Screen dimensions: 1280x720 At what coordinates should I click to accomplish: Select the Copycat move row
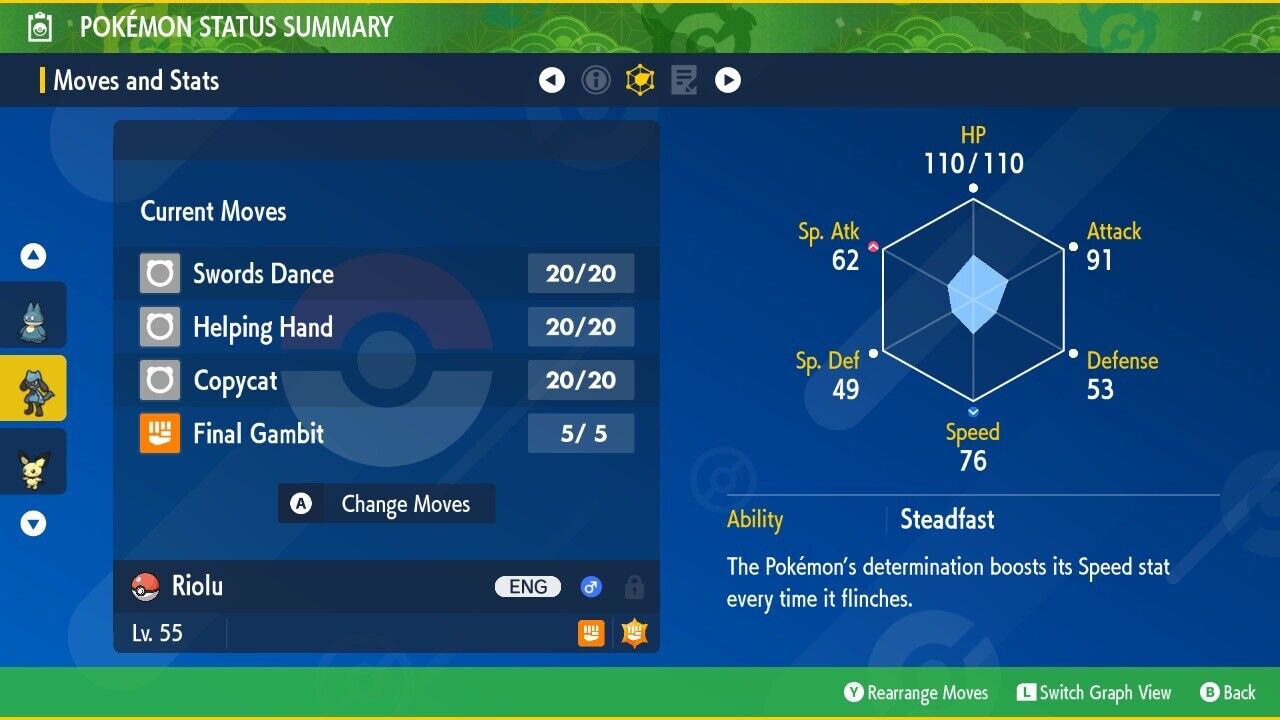(x=385, y=380)
